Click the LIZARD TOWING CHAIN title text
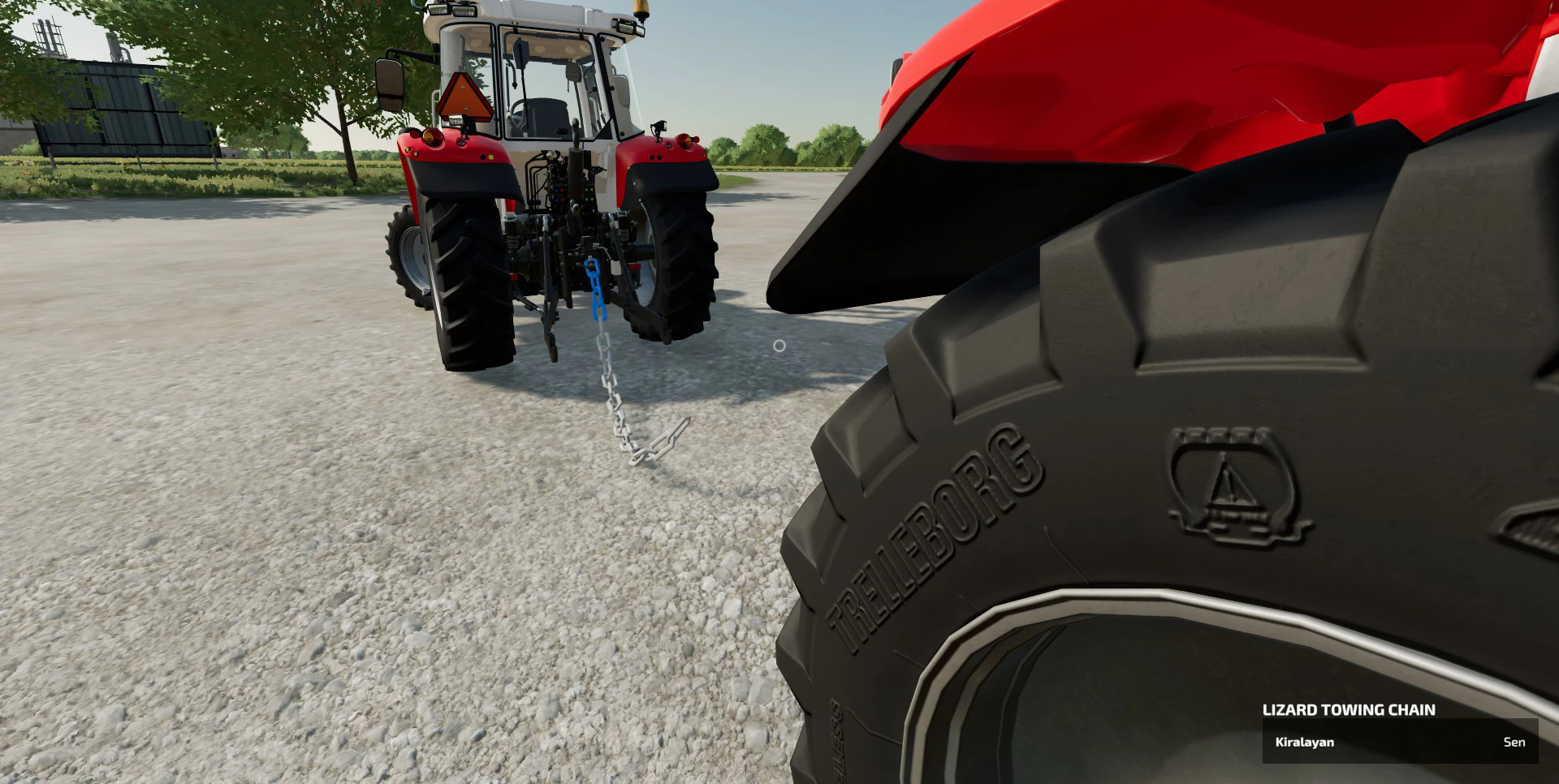Viewport: 1559px width, 784px height. 1348,709
